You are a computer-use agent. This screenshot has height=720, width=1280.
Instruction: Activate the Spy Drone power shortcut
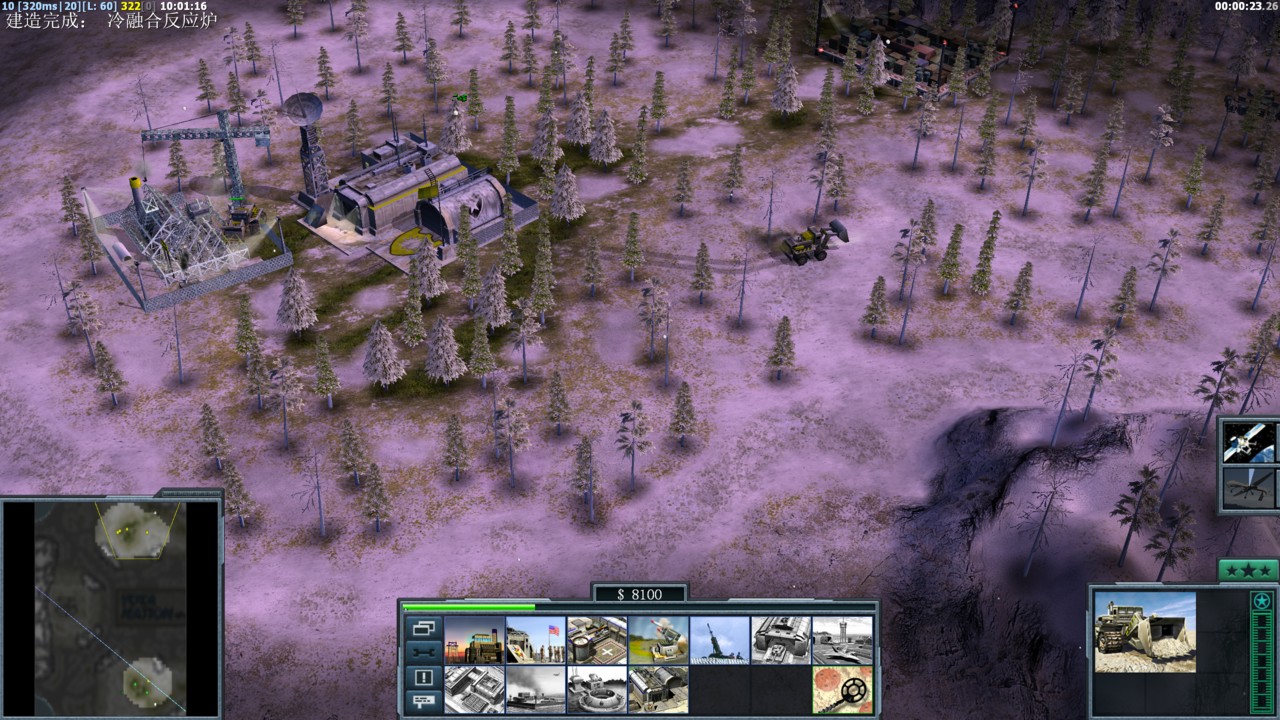point(1249,488)
